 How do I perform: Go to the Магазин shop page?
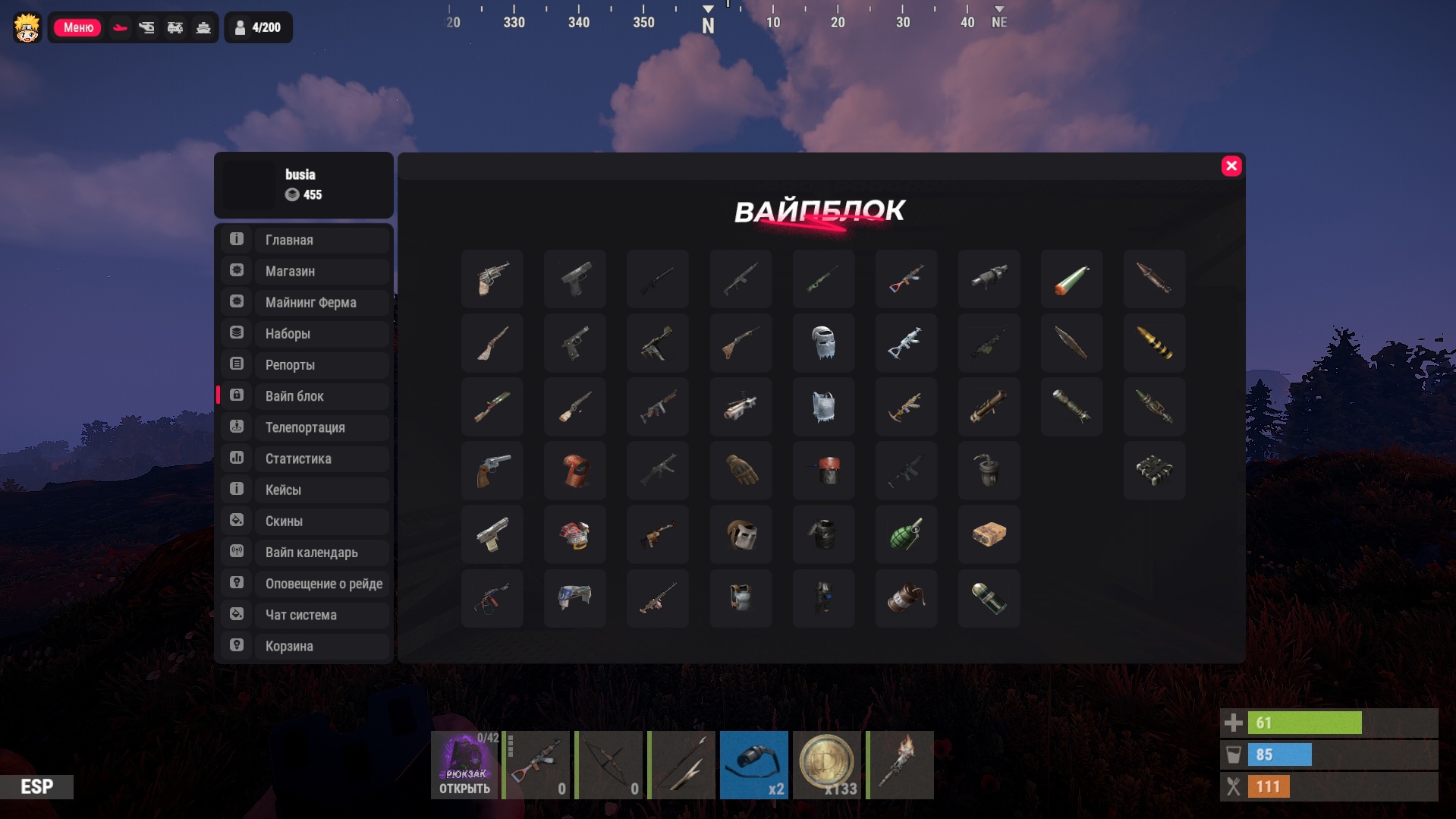point(305,271)
